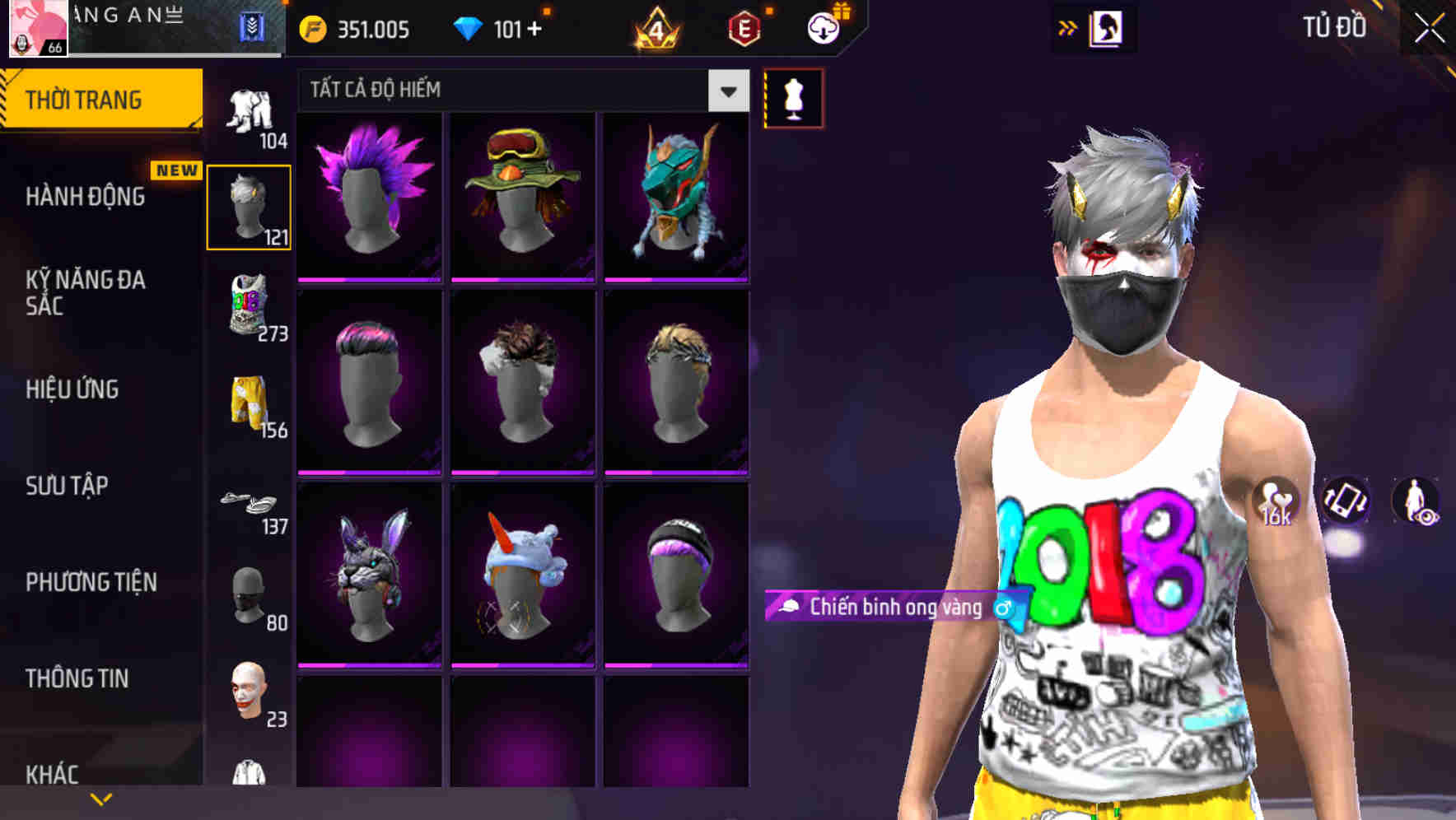Collapse the panel with the double-arrow chevron
Viewport: 1456px width, 820px height.
[x=1068, y=26]
